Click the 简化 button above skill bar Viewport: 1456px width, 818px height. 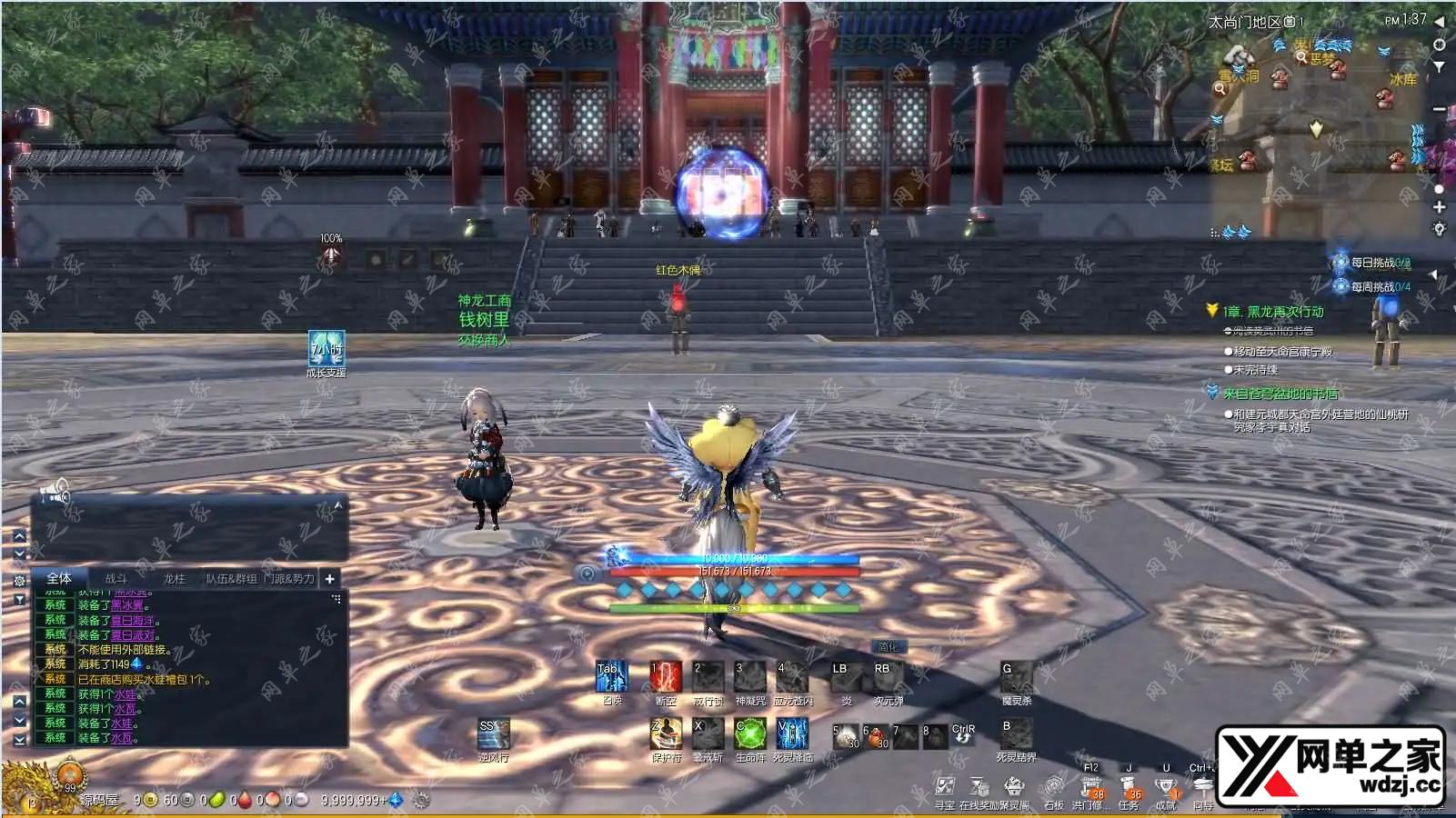[x=888, y=647]
